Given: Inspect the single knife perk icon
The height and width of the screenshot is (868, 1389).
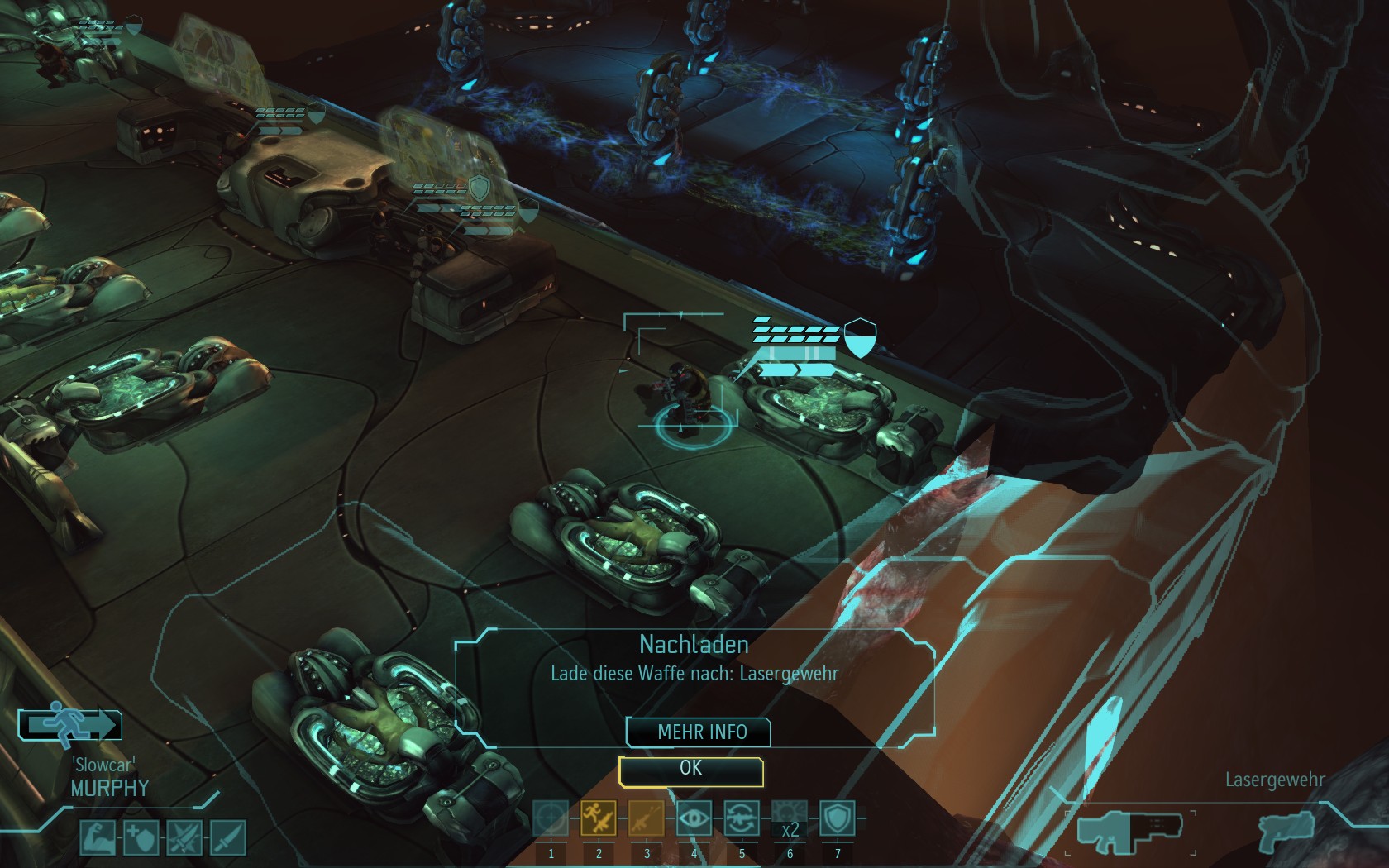Looking at the screenshot, I should [227, 838].
